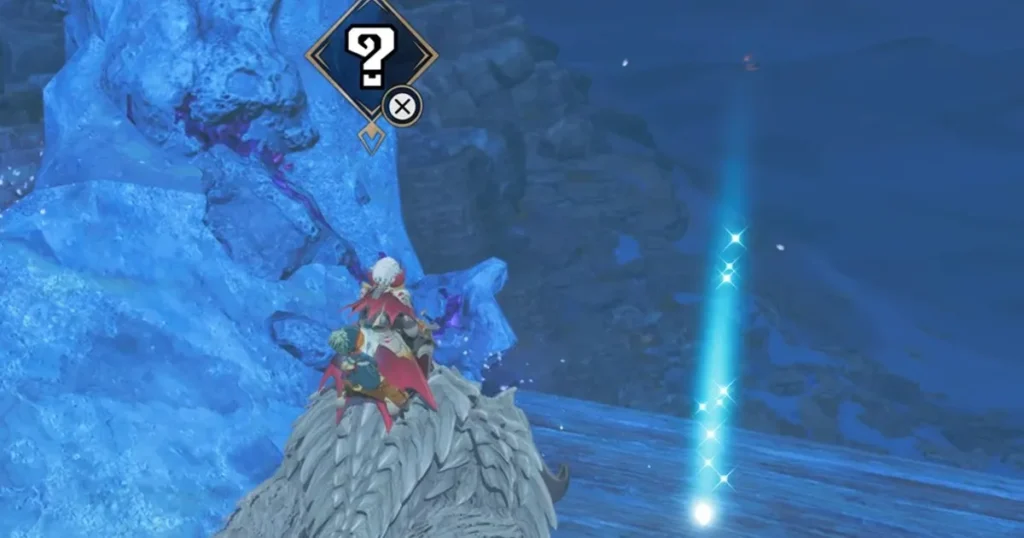
Task: Select the question mark interaction marker
Action: pos(371,56)
